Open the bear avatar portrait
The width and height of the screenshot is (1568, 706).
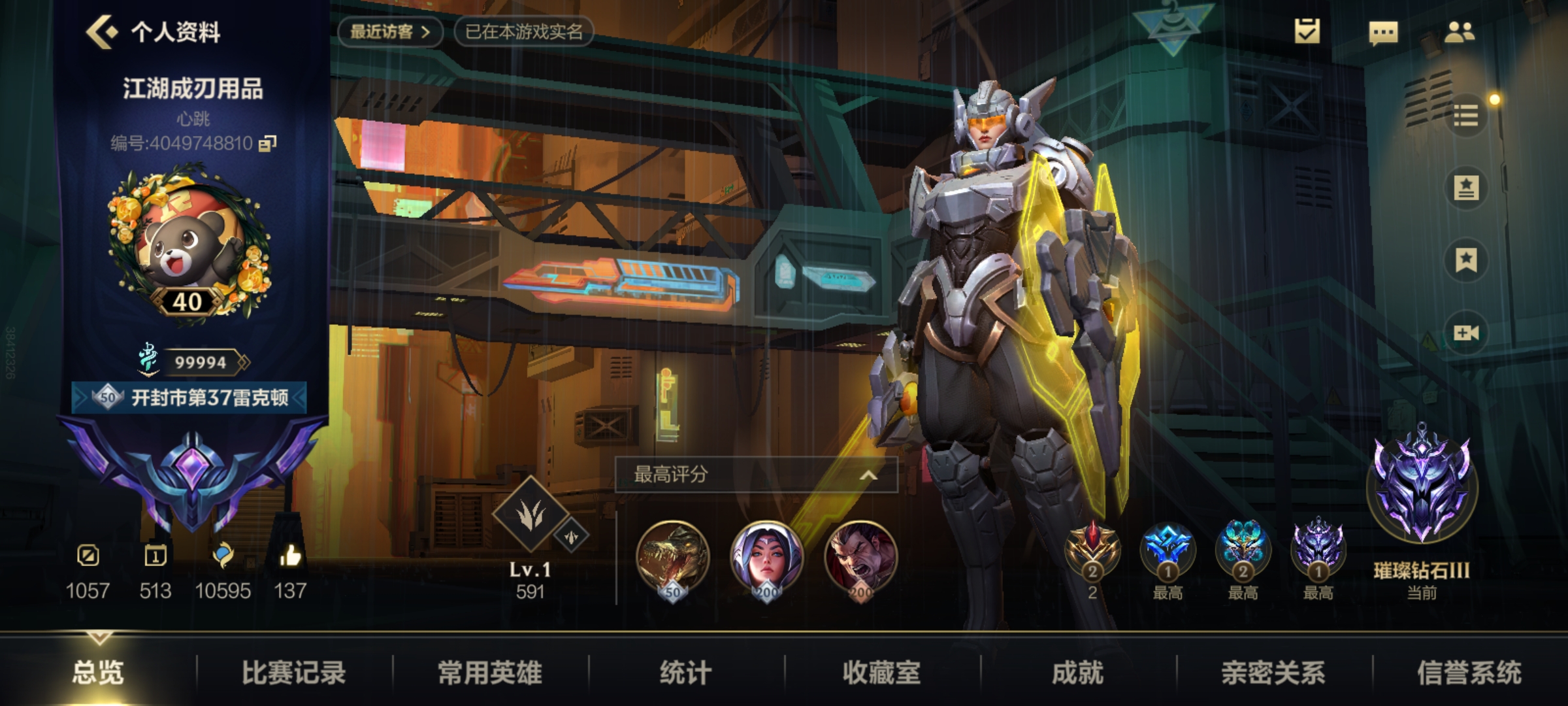pos(189,245)
